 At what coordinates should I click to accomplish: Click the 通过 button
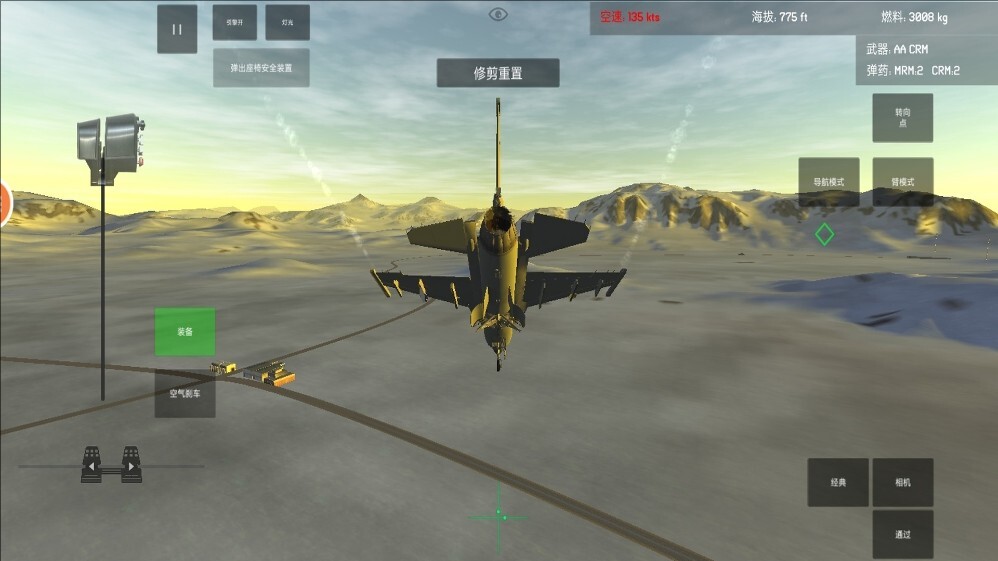pos(902,534)
